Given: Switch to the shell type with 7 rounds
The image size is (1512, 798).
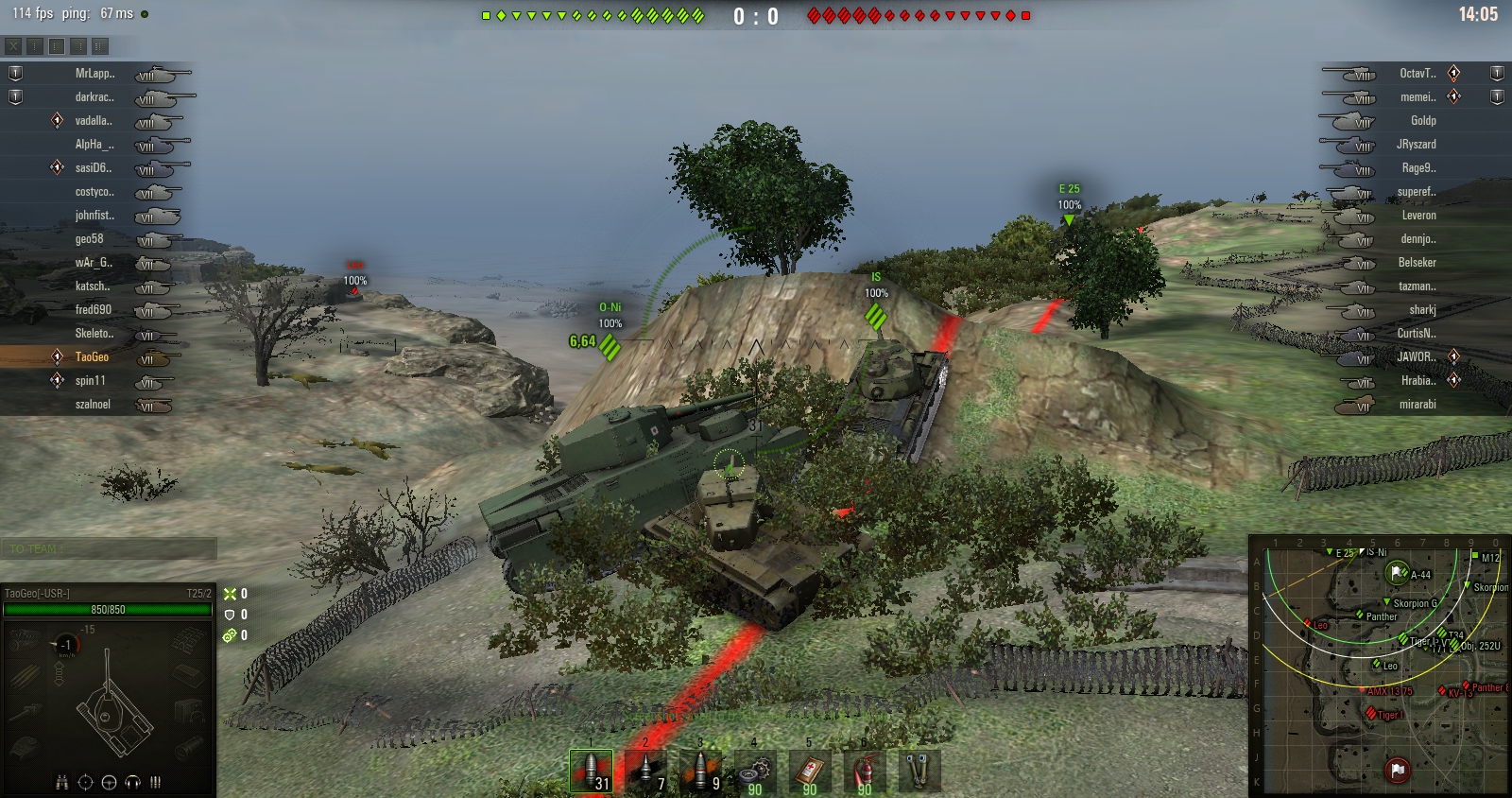Looking at the screenshot, I should point(646,771).
